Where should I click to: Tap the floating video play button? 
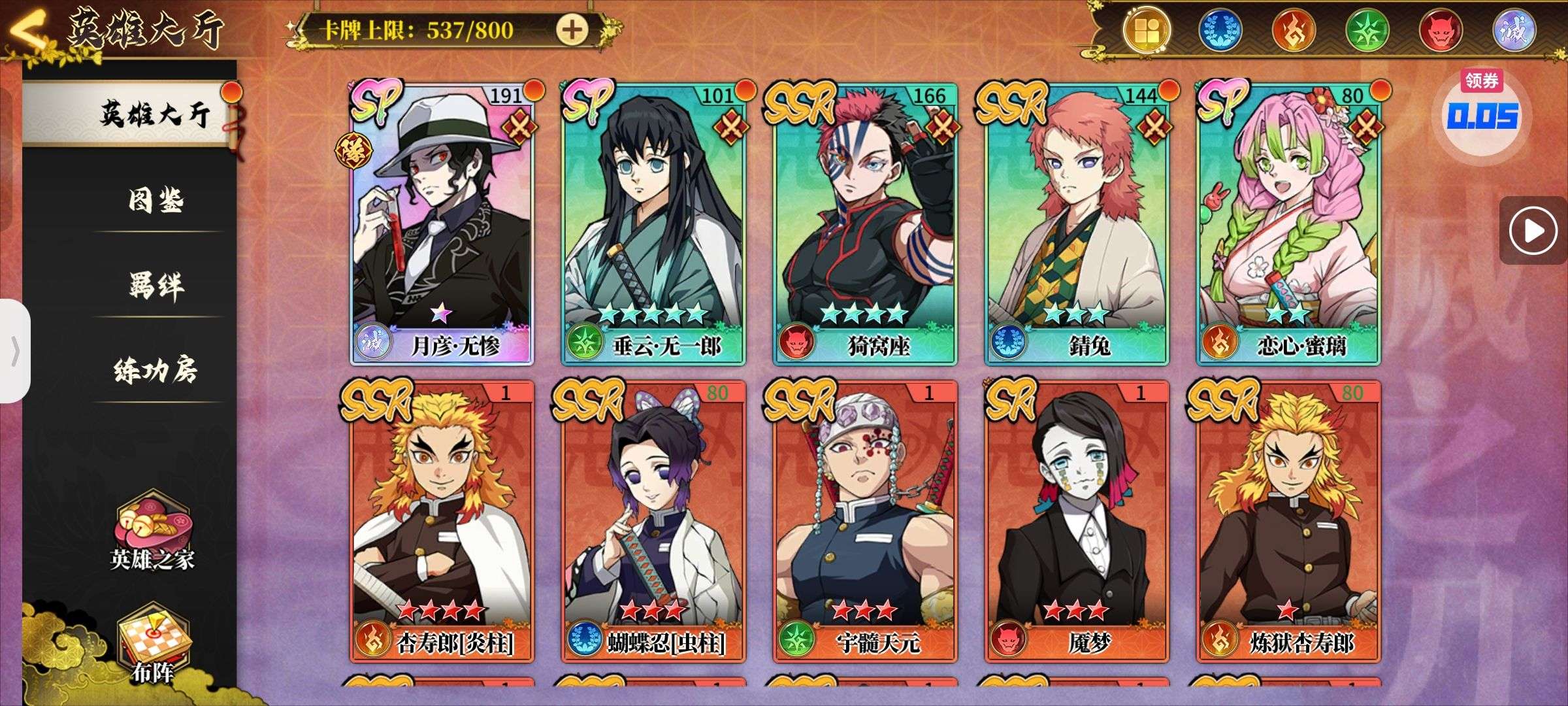pos(1532,231)
